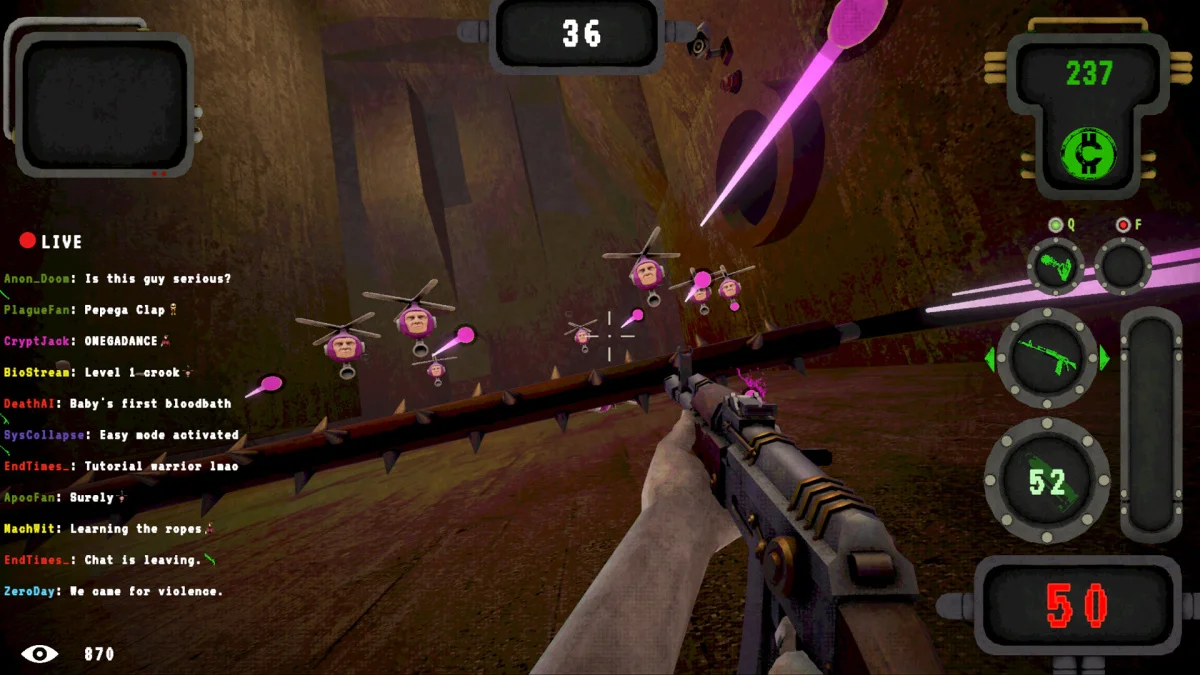
Task: Select Anon_Doom's chat message
Action: tap(117, 279)
